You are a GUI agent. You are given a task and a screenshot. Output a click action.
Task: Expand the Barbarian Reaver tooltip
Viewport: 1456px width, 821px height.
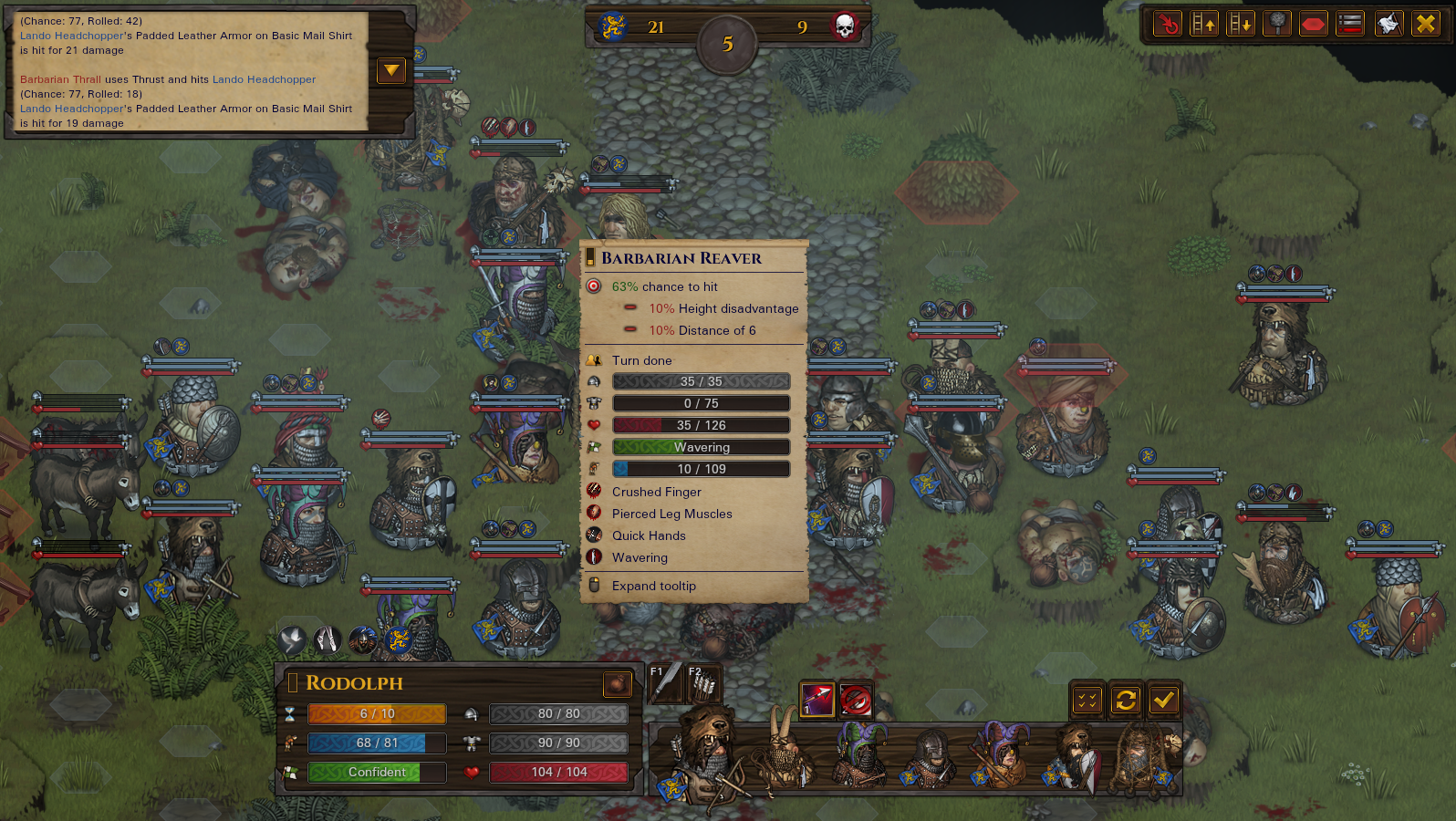click(x=654, y=586)
